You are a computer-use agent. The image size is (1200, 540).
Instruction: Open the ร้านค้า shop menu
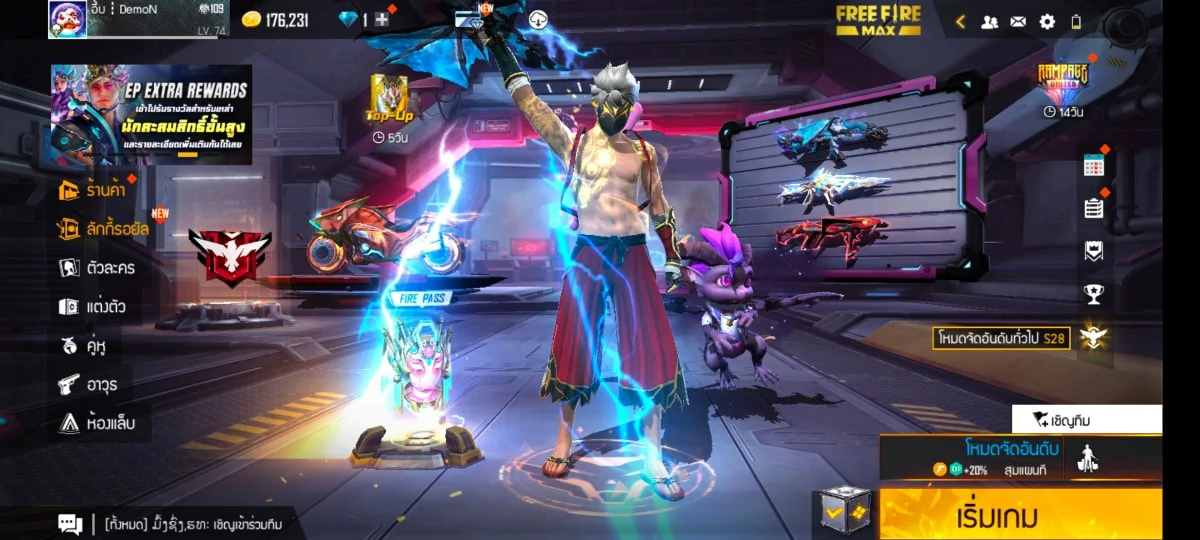[x=98, y=189]
